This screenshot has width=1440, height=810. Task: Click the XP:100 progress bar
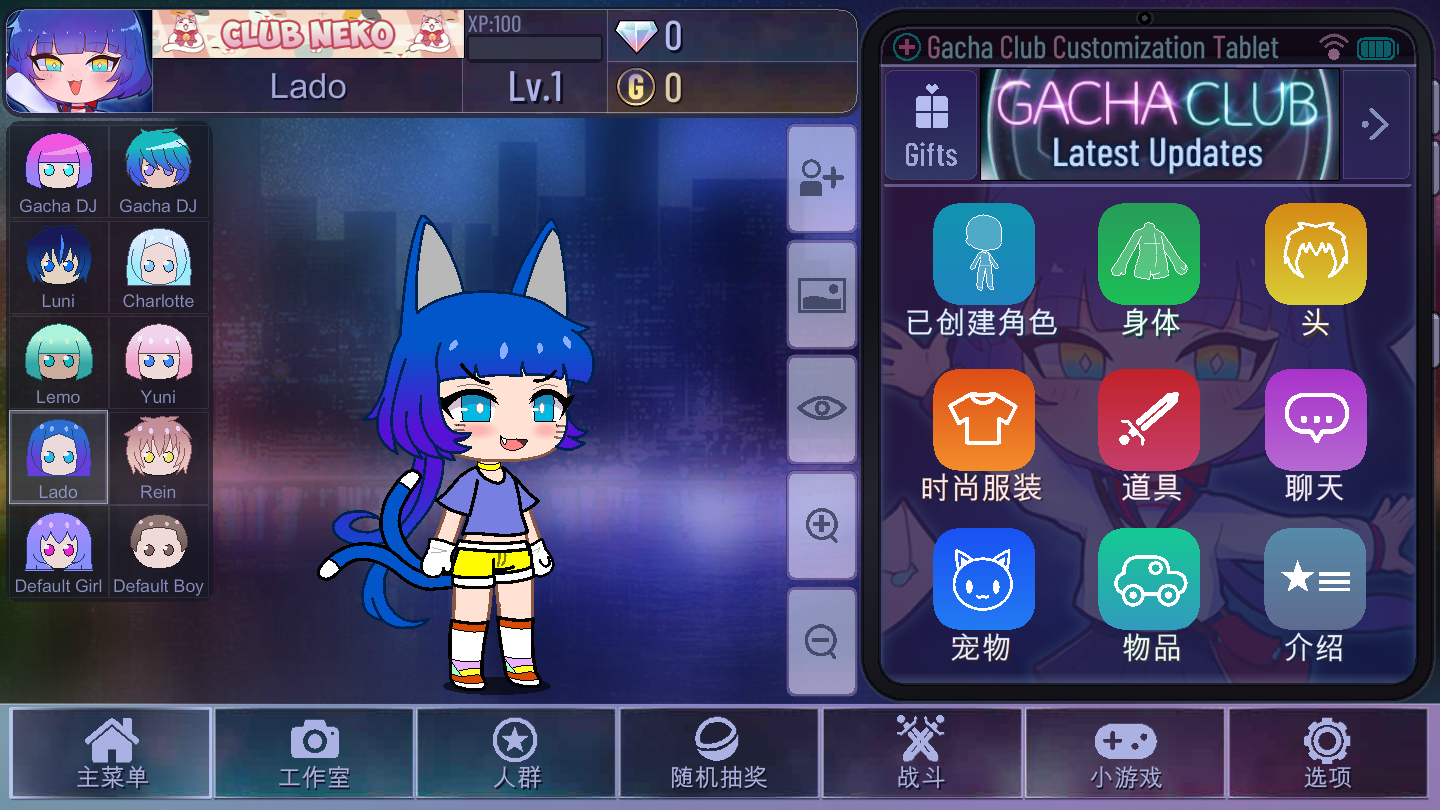tap(534, 46)
